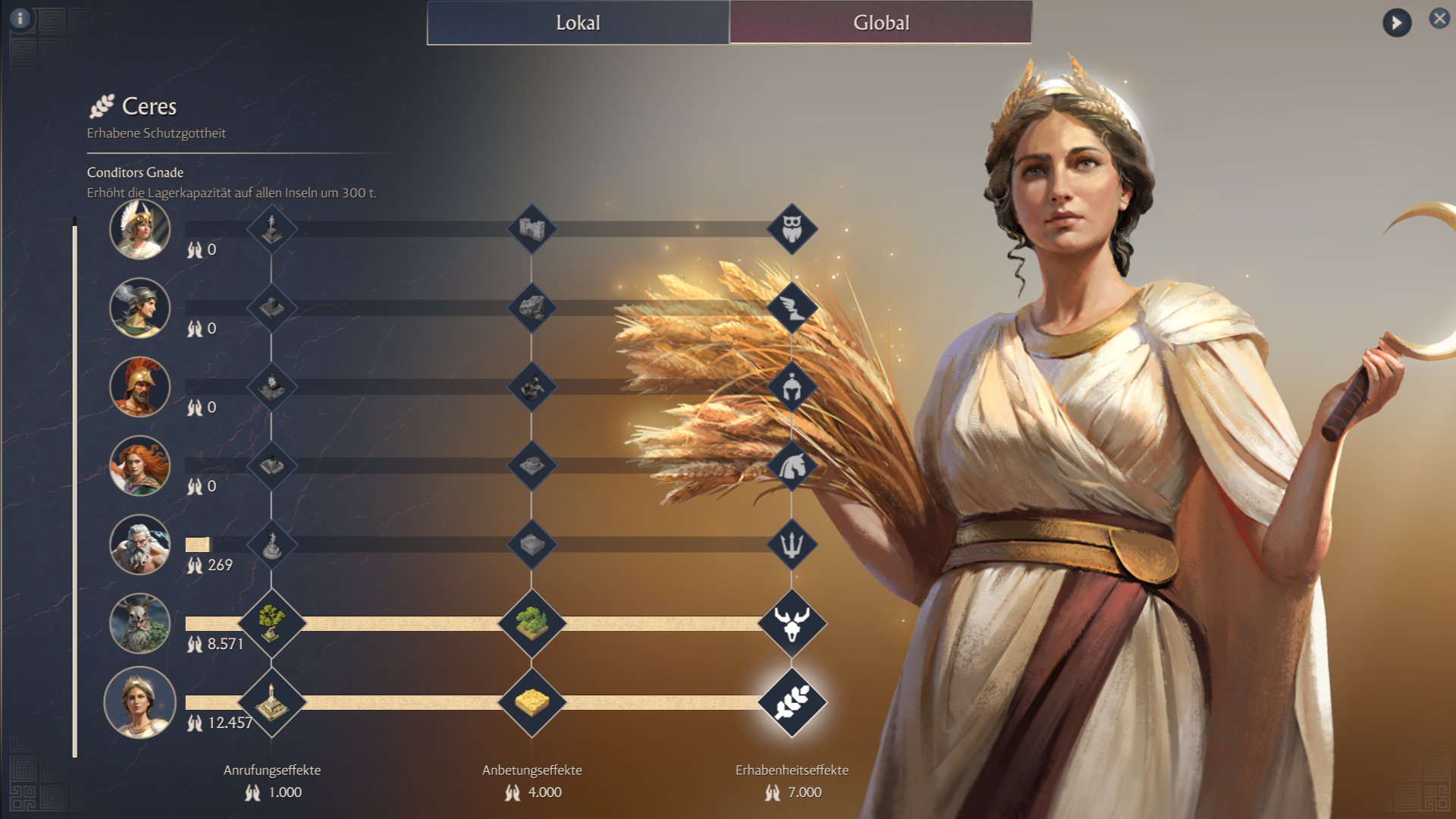This screenshot has width=1456, height=819.
Task: Select the Ceres portrait
Action: 140,702
